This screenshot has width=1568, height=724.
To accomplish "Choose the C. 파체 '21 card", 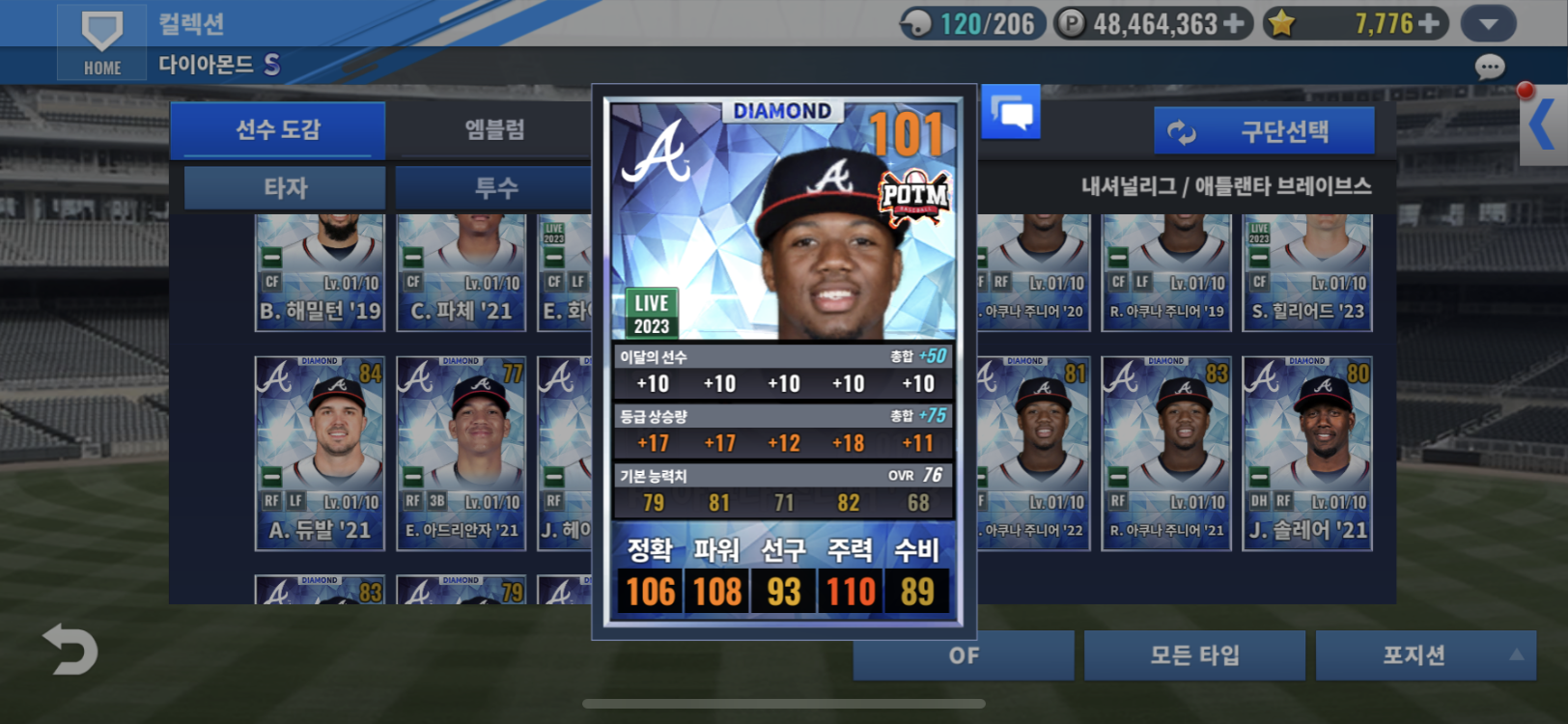I will click(x=462, y=273).
